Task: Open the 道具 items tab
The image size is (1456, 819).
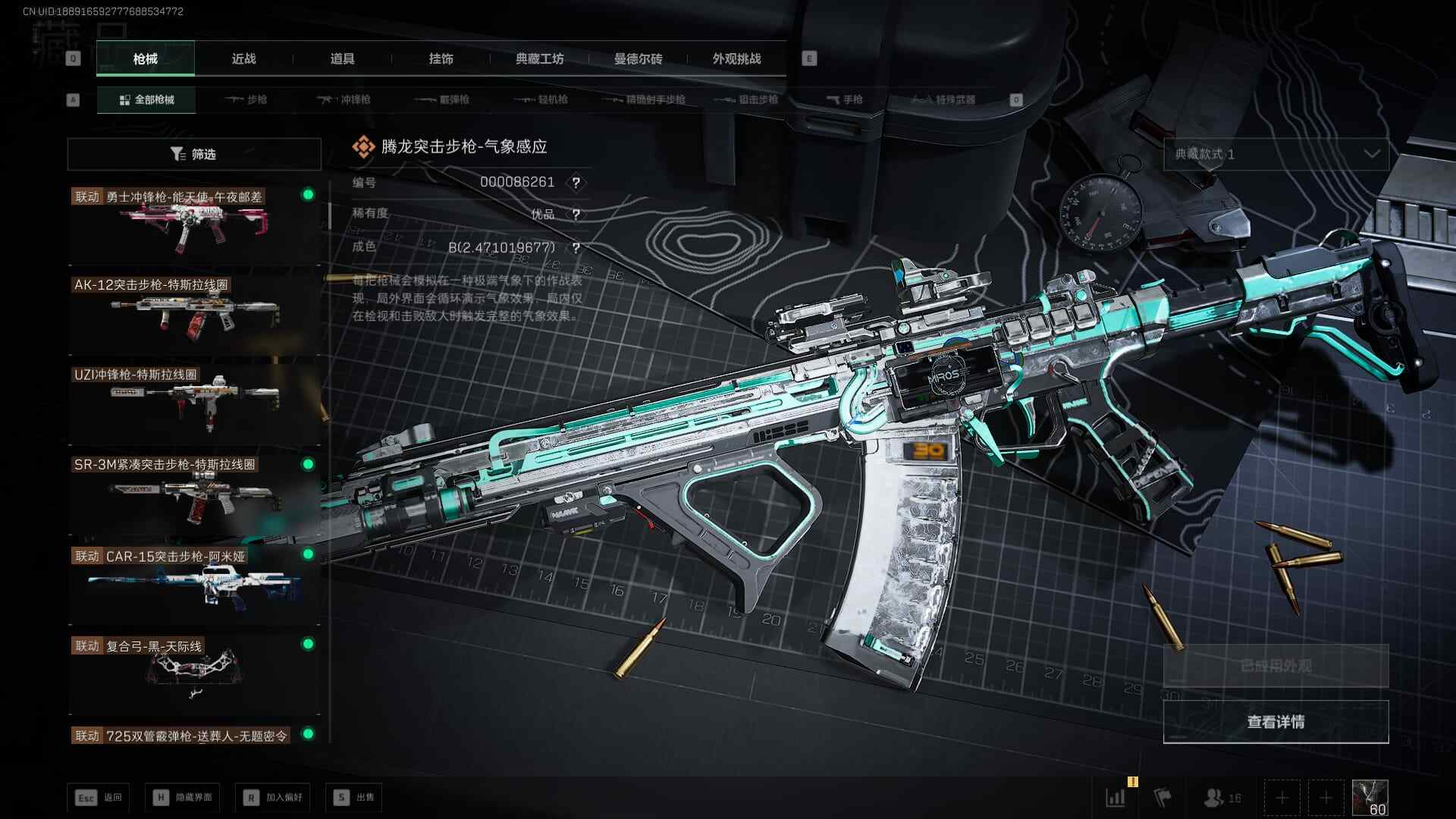Action: (342, 58)
